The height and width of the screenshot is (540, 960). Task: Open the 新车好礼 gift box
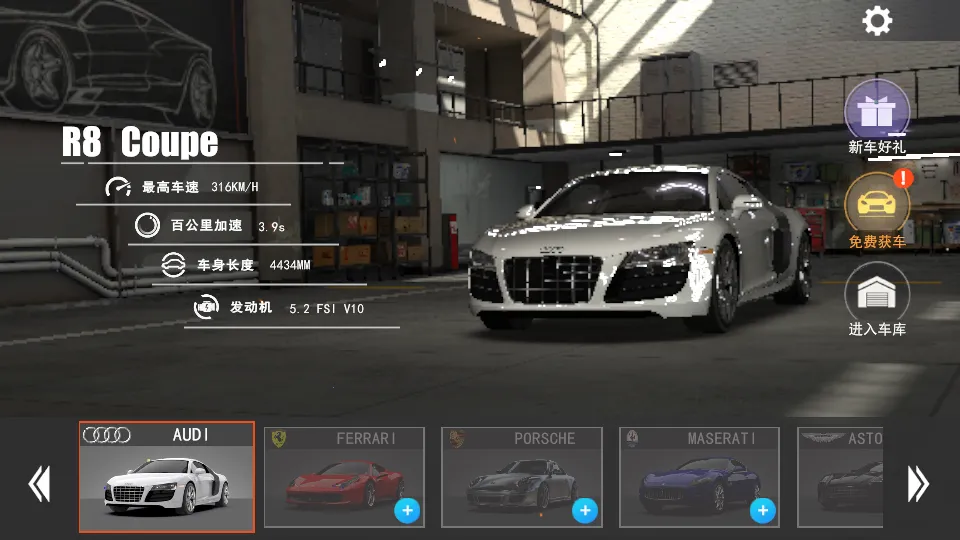click(877, 112)
